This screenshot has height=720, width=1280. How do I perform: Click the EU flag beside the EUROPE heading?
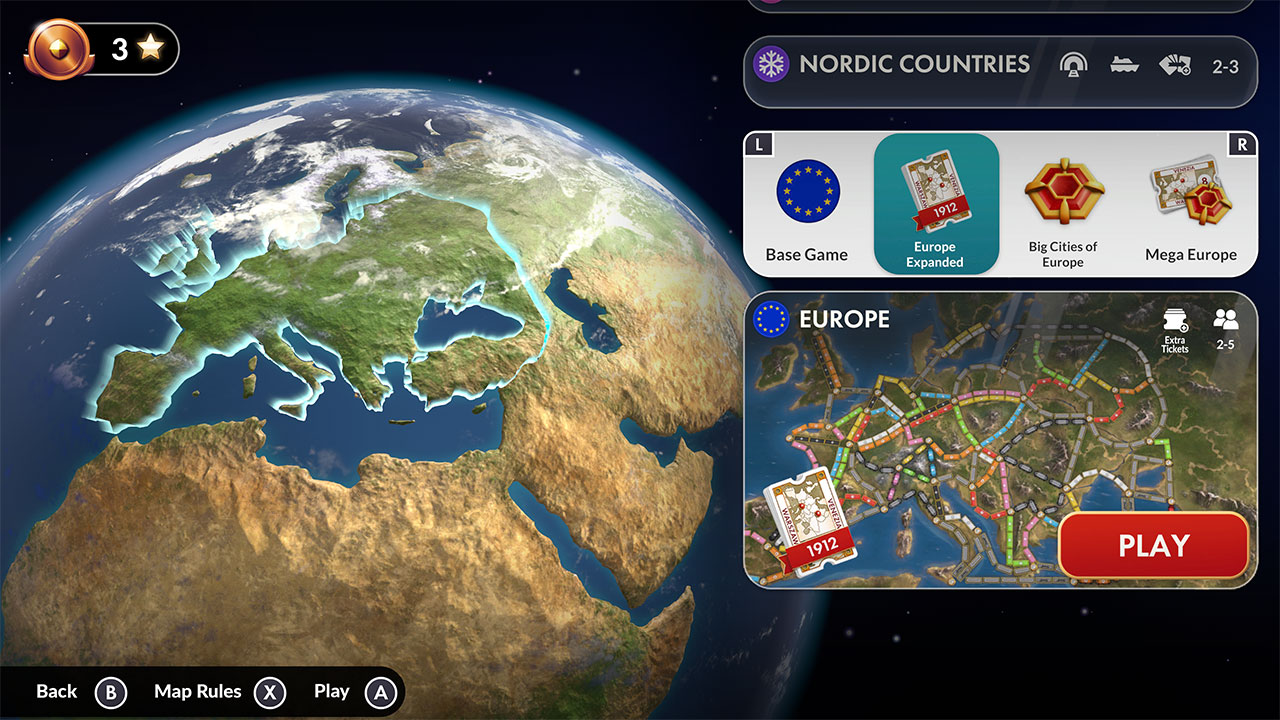770,320
